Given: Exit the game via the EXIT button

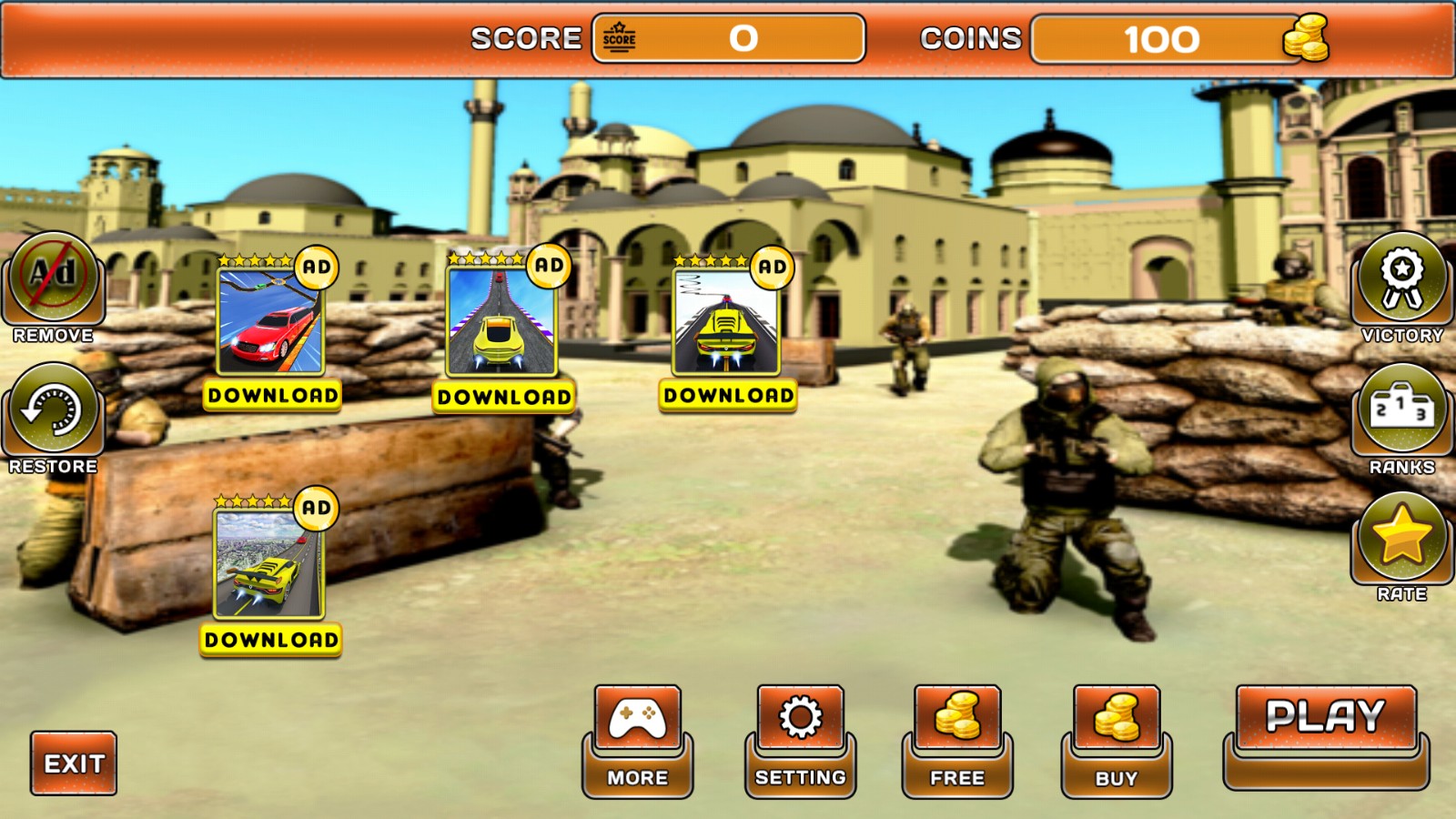Looking at the screenshot, I should pyautogui.click(x=74, y=763).
